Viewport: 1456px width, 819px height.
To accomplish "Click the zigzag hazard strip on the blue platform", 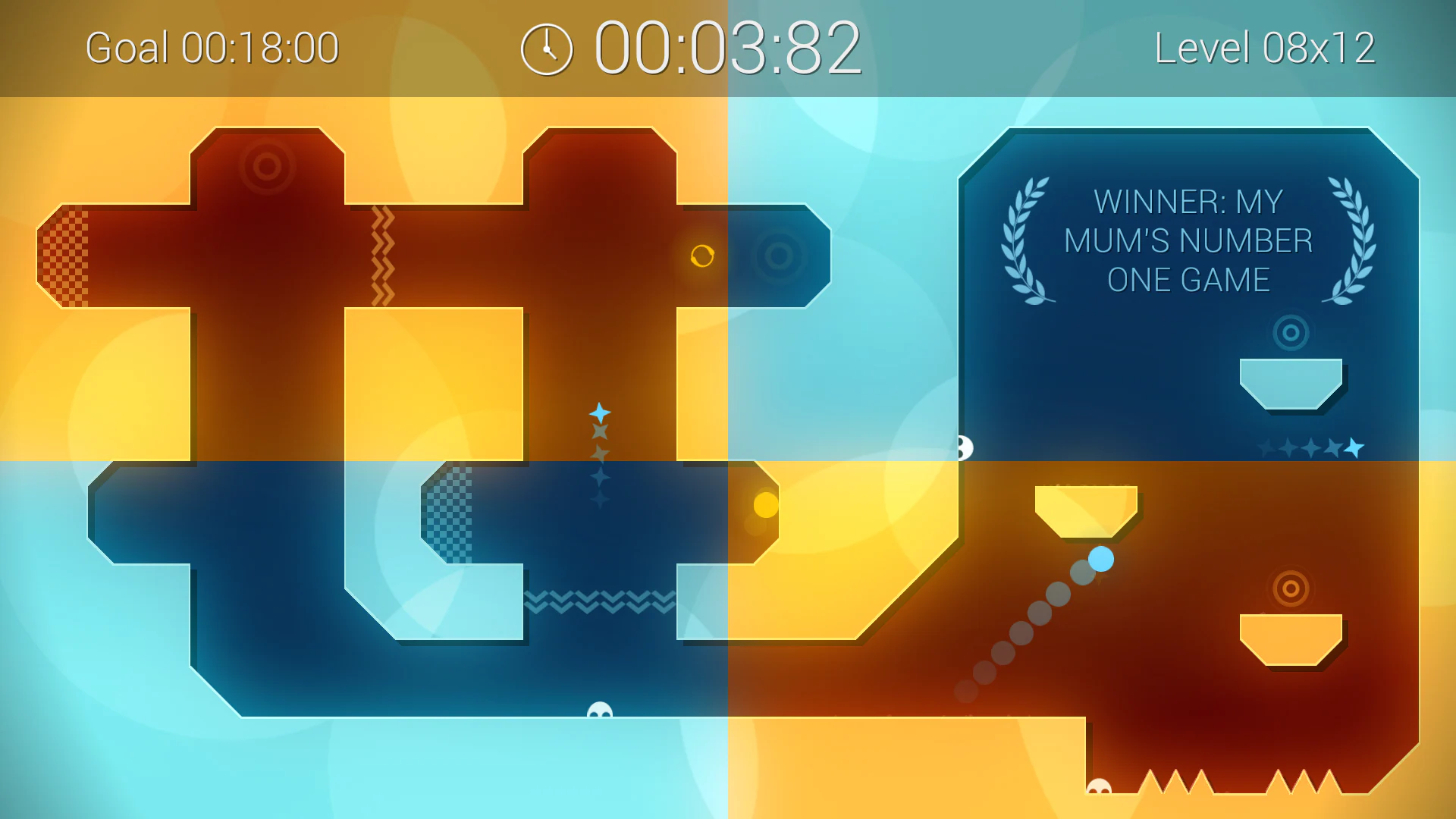I will (599, 601).
